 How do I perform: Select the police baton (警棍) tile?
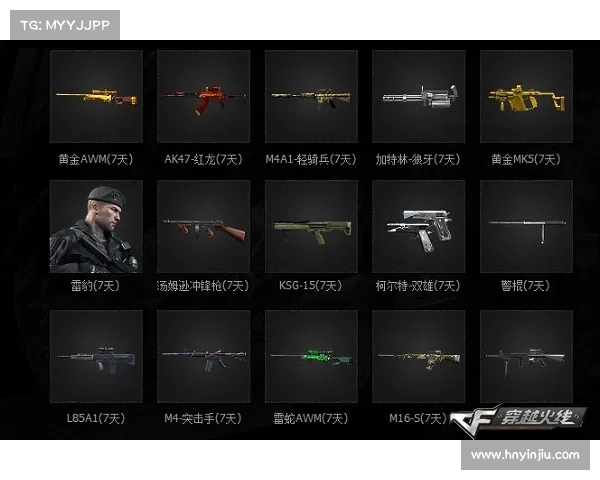(526, 227)
